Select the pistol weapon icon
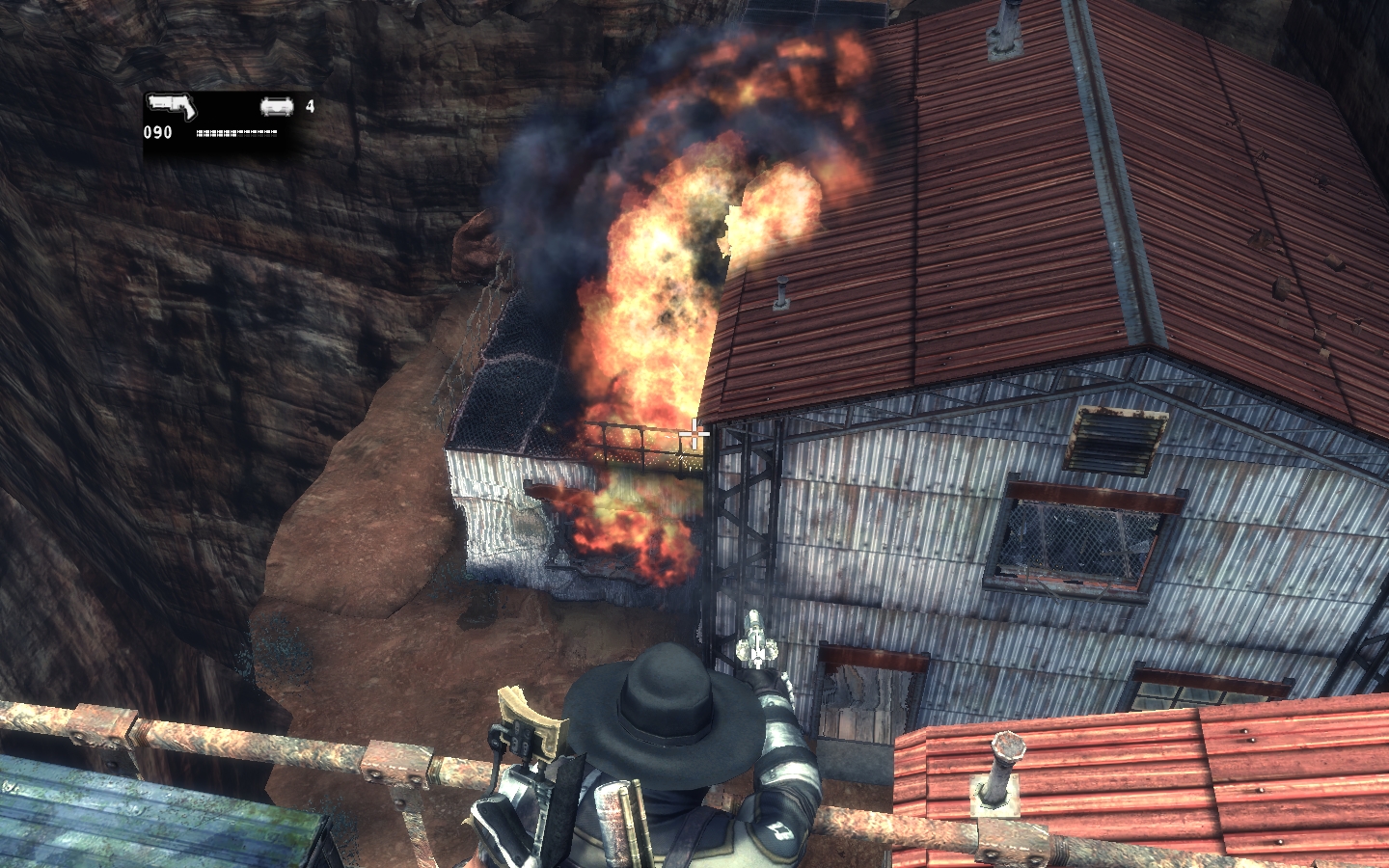1389x868 pixels. point(176,107)
